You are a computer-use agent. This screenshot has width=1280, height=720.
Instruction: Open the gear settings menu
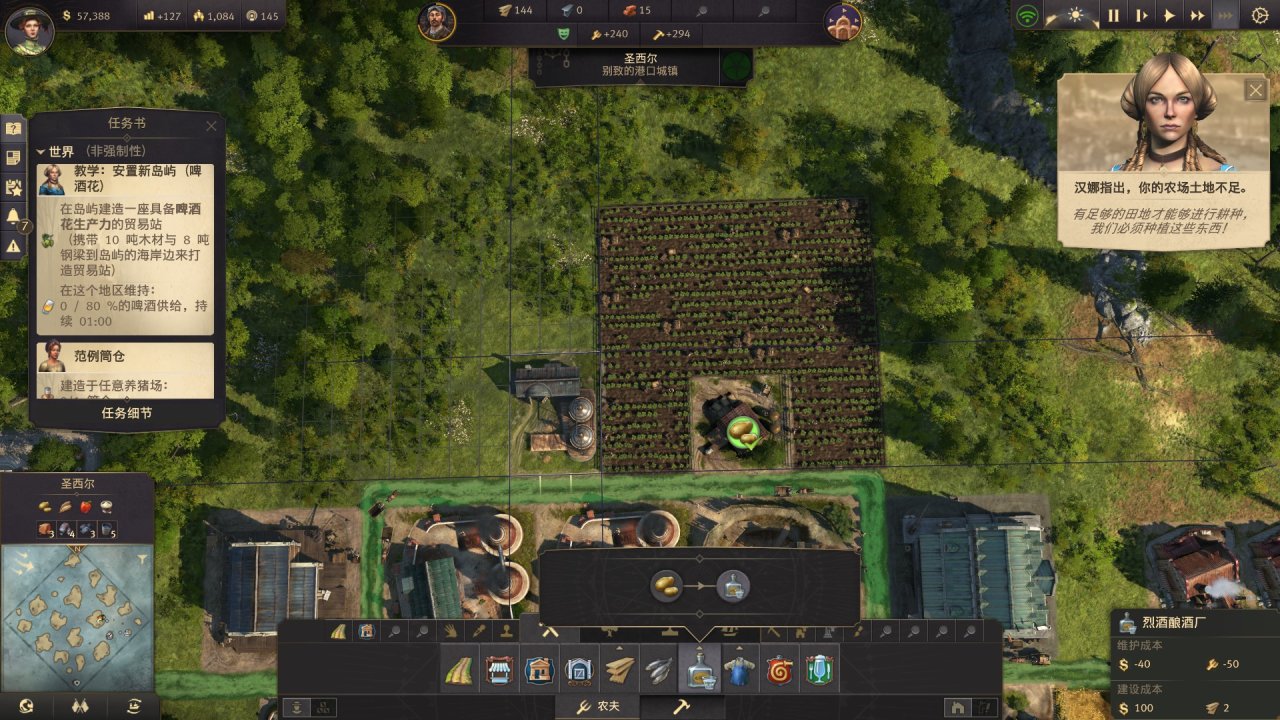pos(1259,16)
